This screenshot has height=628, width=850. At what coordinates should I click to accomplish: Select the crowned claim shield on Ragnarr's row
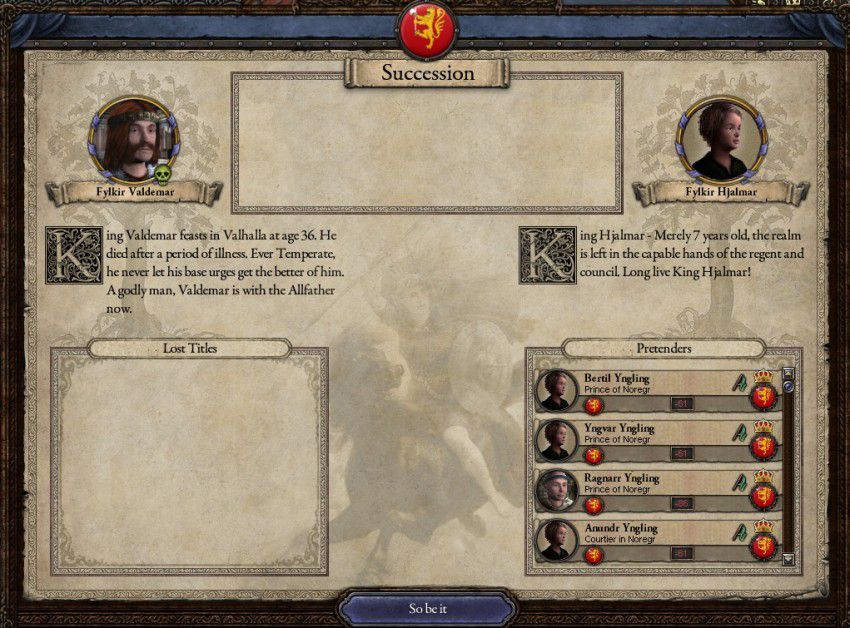click(x=764, y=490)
